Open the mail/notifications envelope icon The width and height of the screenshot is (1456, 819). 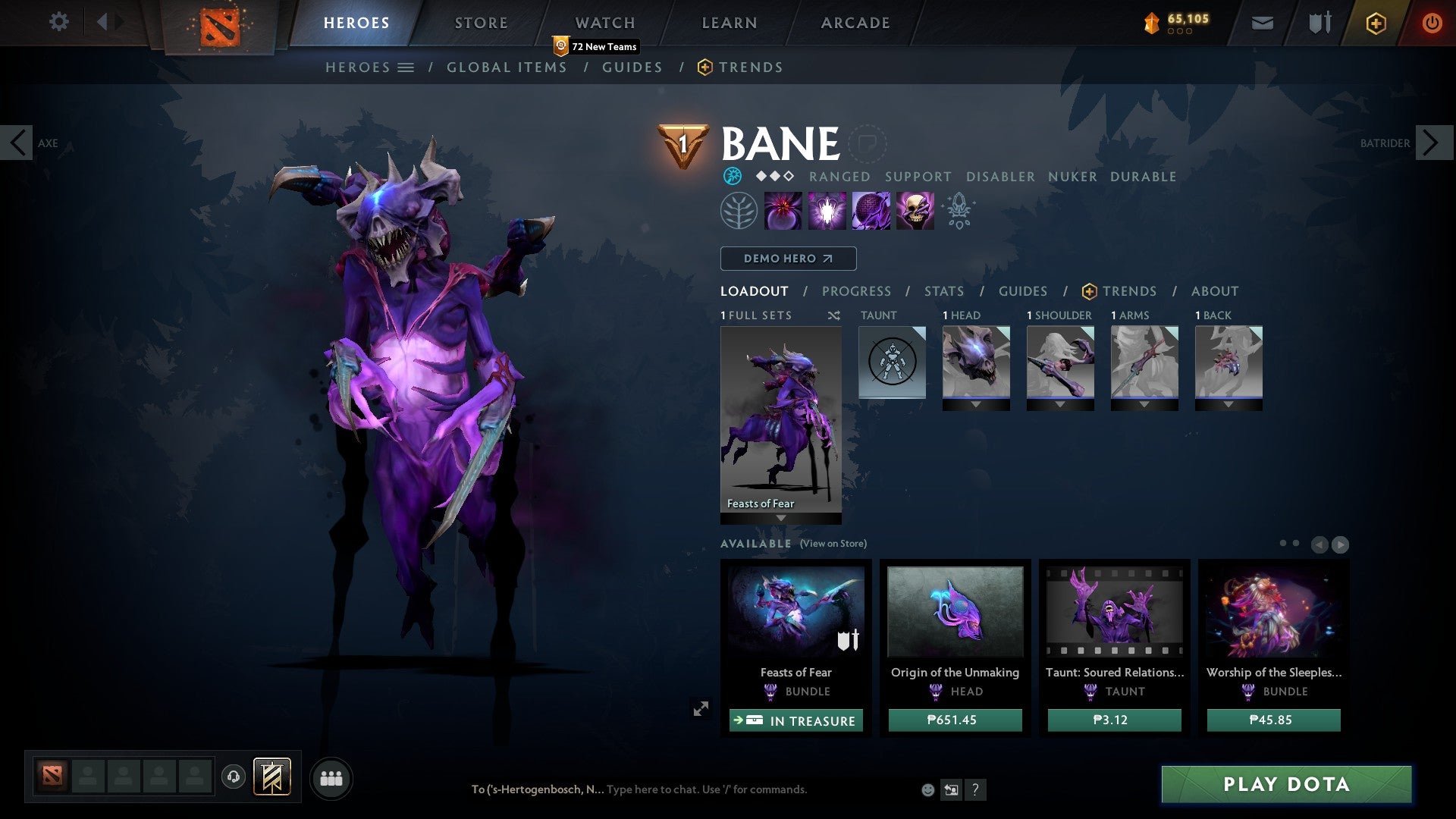click(1262, 23)
